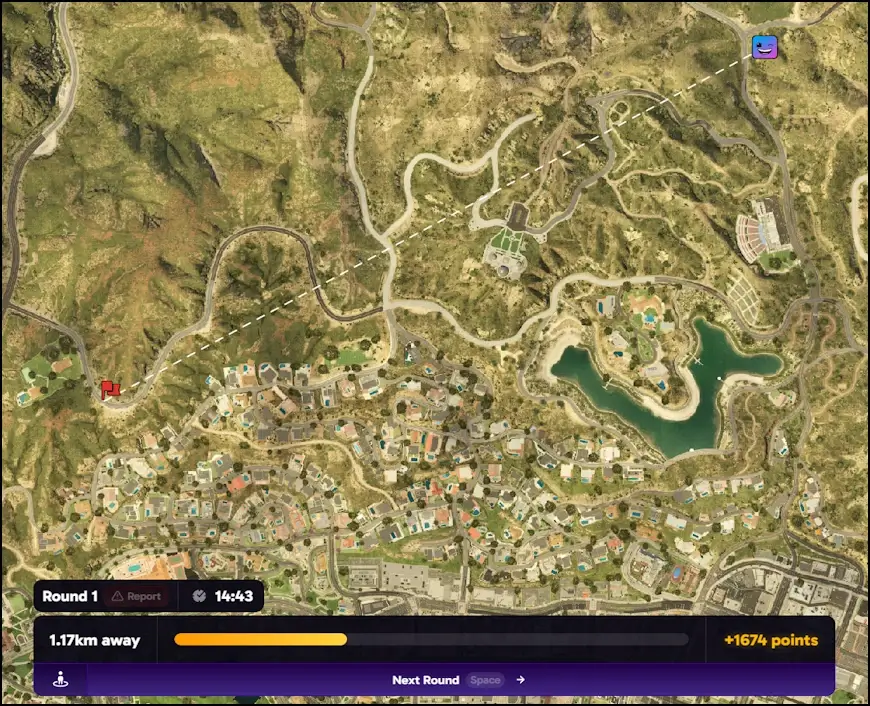The image size is (870, 706).
Task: Select the red flag marker on the map
Action: [109, 388]
